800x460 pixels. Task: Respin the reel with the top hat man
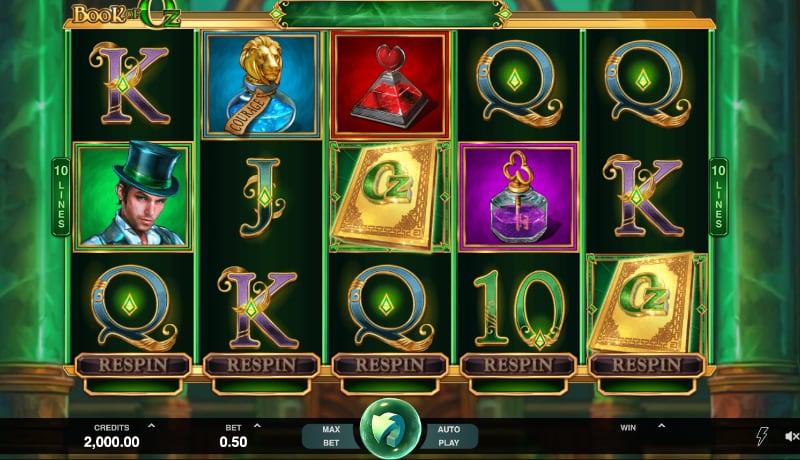pos(133,365)
